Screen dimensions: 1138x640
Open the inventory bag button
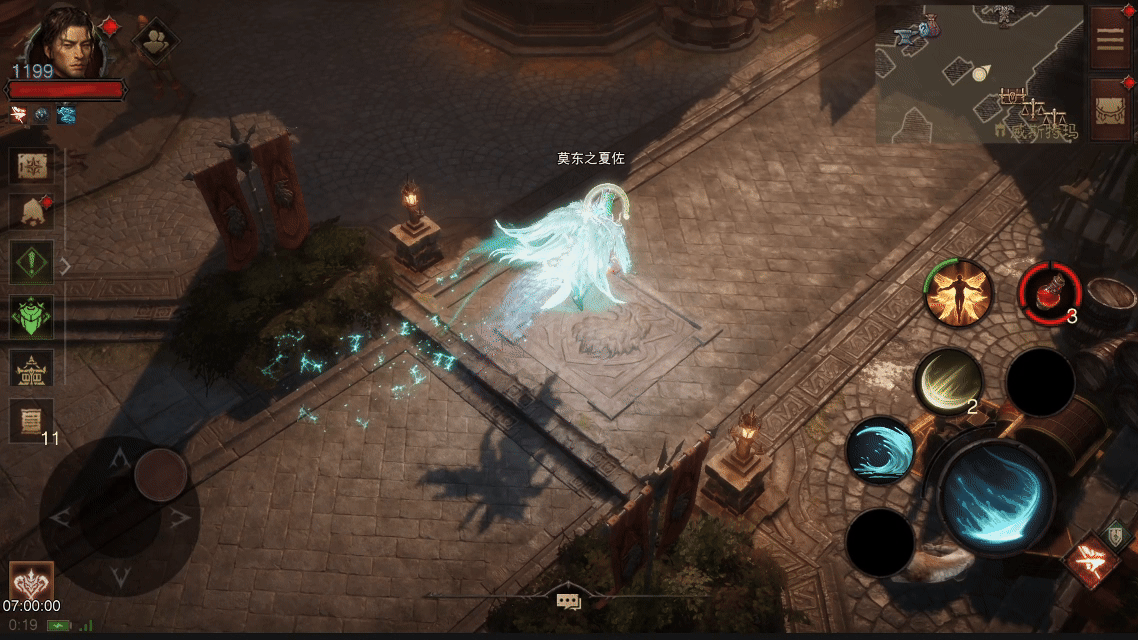(1110, 108)
